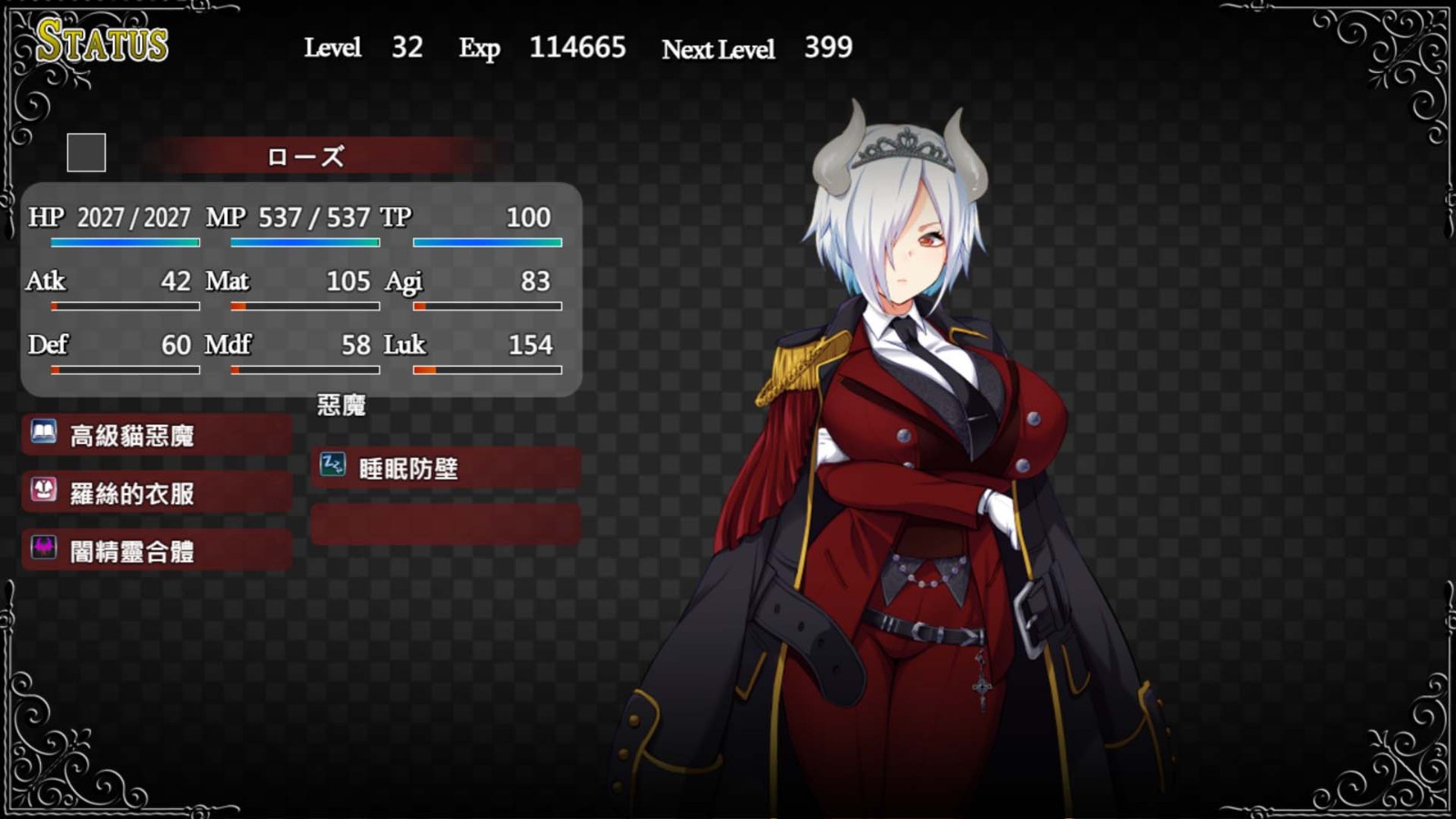Image resolution: width=1456 pixels, height=819 pixels.
Task: Select the 高級貓惡魔 equipment entry
Action: pos(157,436)
